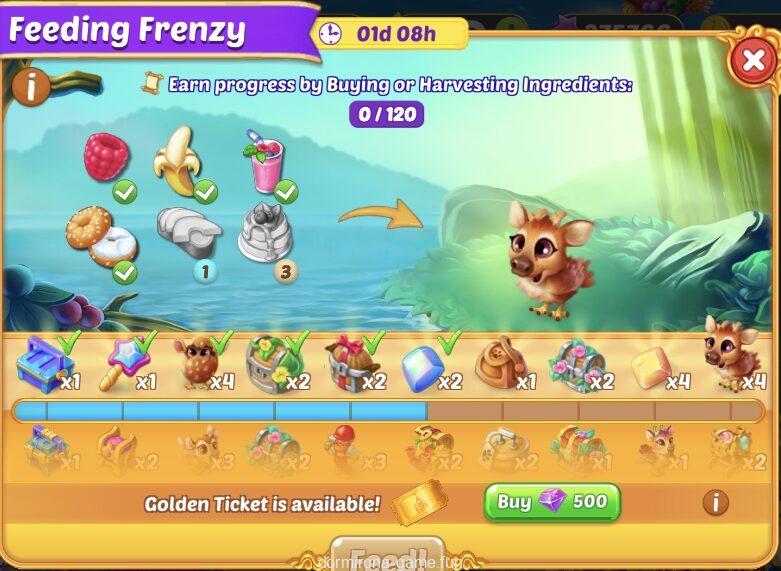View the owl creature reward x4
Screen dimensions: 781x571
click(x=195, y=364)
